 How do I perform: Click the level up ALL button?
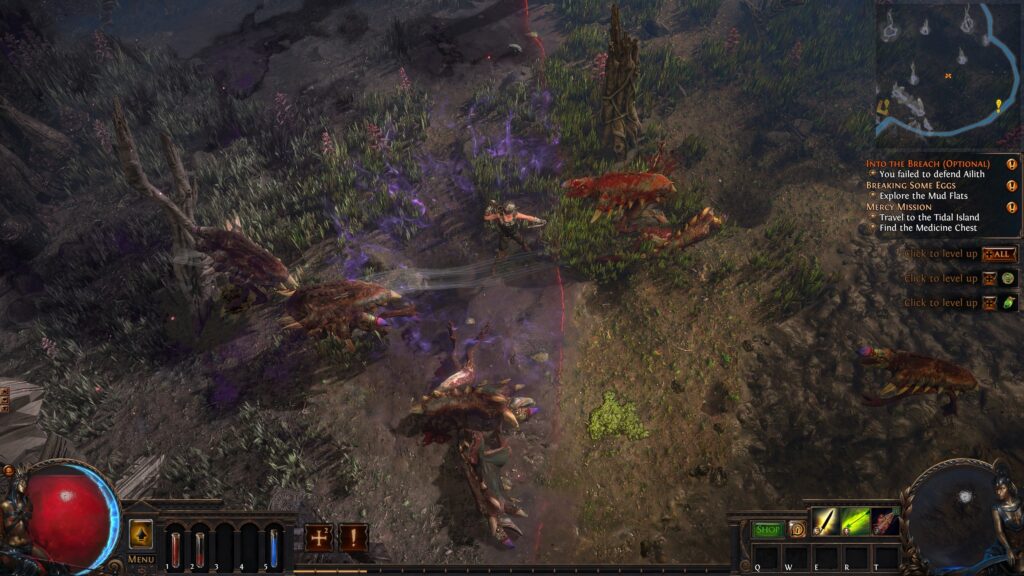(x=998, y=255)
